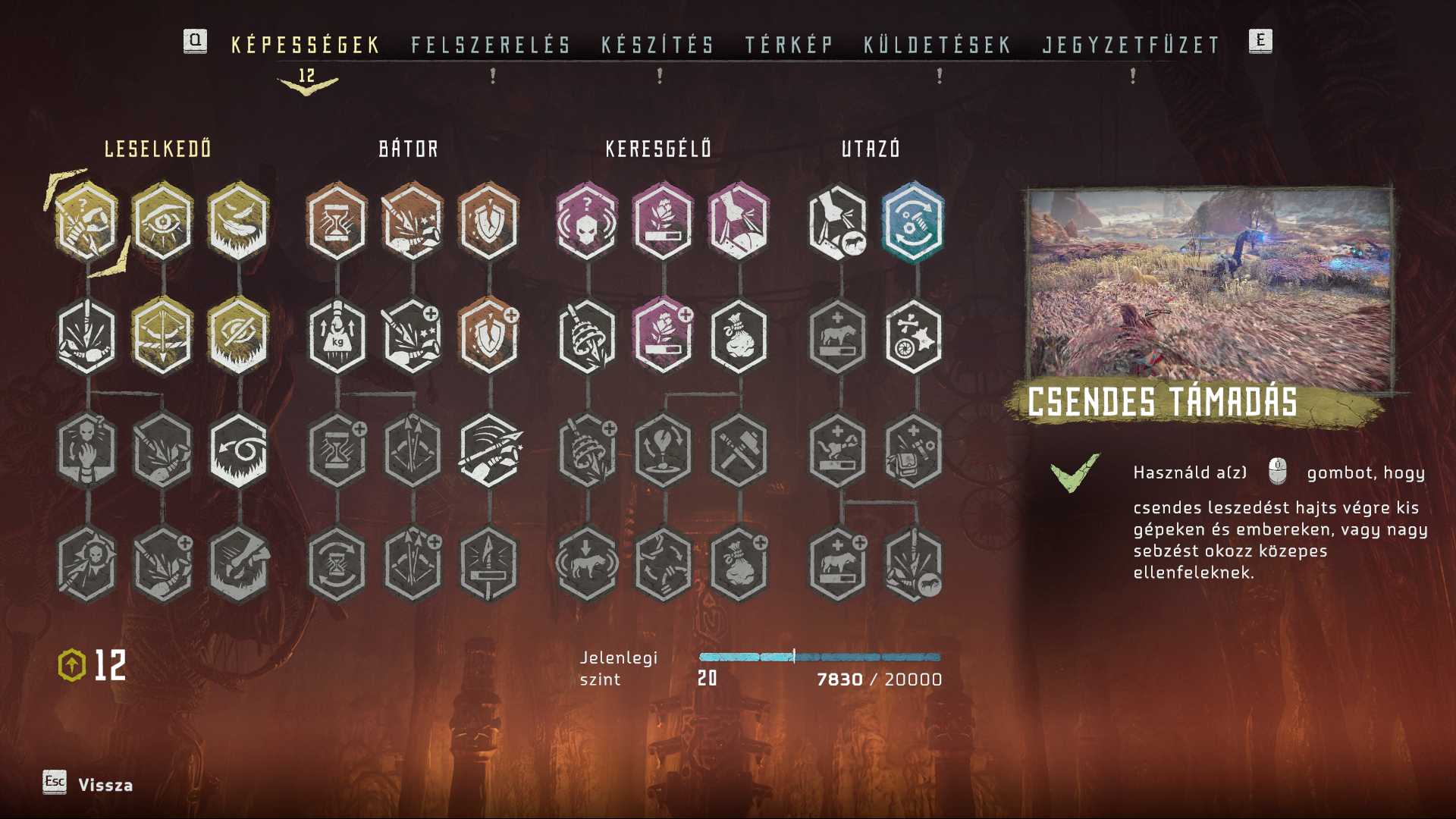The image size is (1456, 819).
Task: Select the whirlwind spiral skill icon
Action: 238,450
